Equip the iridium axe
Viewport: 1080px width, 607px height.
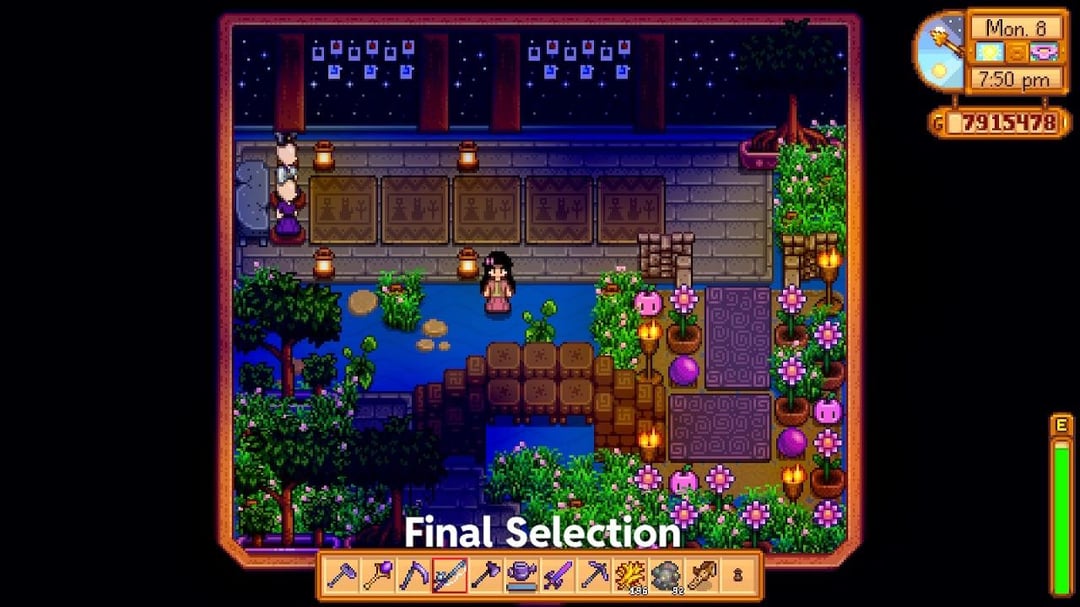click(486, 575)
